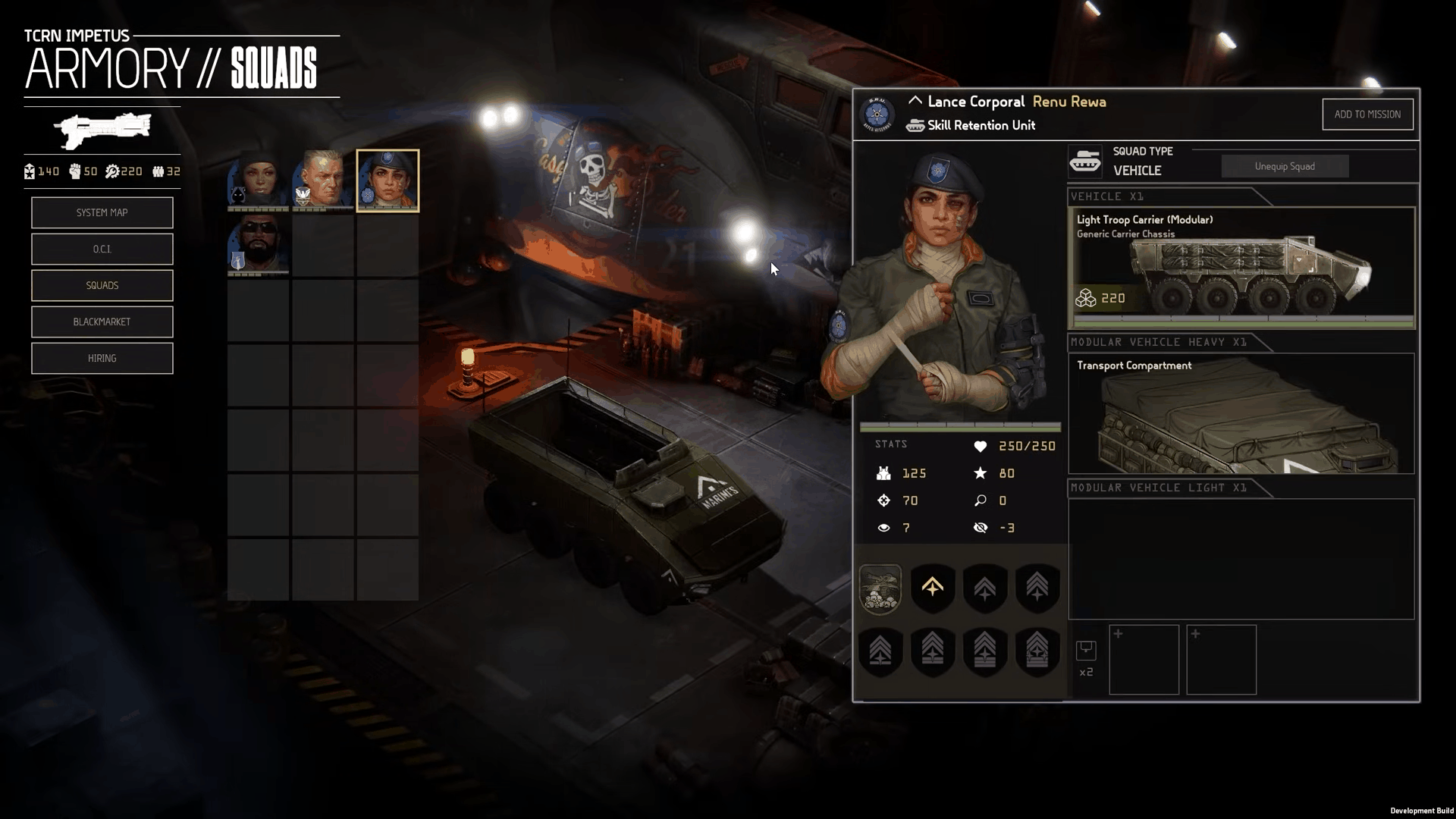Screen dimensions: 1456x819
Task: Collapse the squad leader panel arrow
Action: [915, 101]
